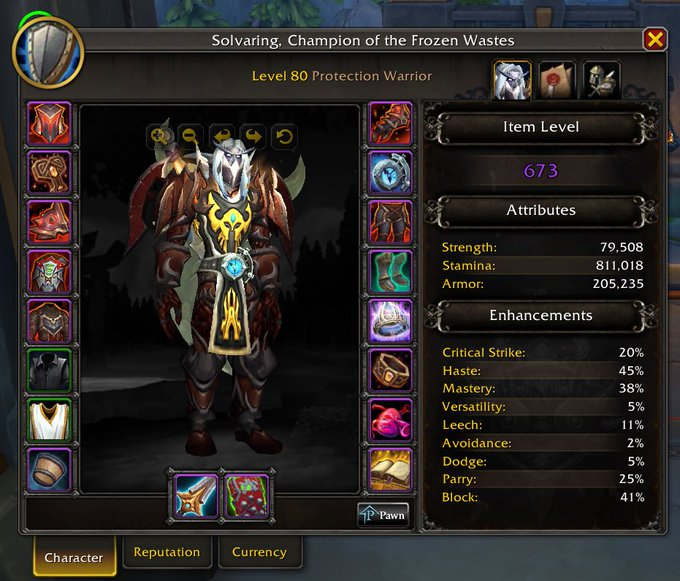
Task: Open the titles pane scroll icon
Action: click(x=557, y=80)
